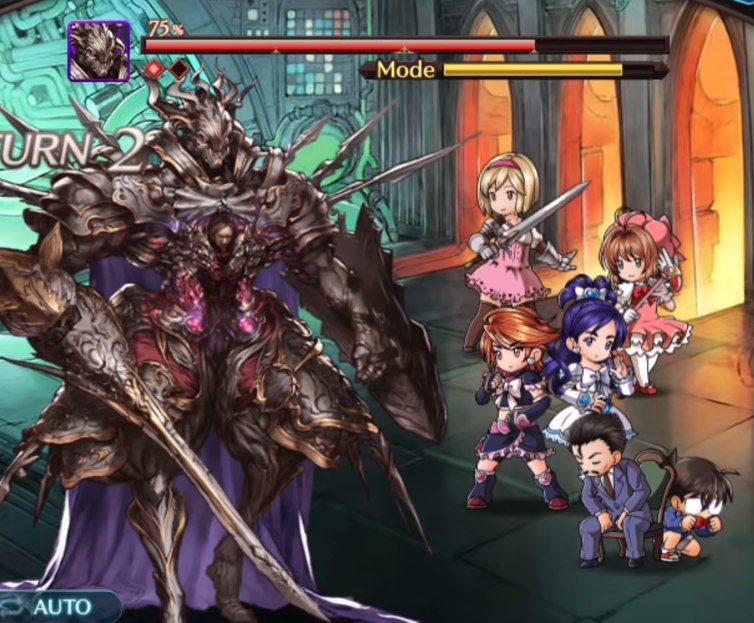The image size is (754, 623).
Task: Select the armored boss portrait icon
Action: tap(99, 50)
